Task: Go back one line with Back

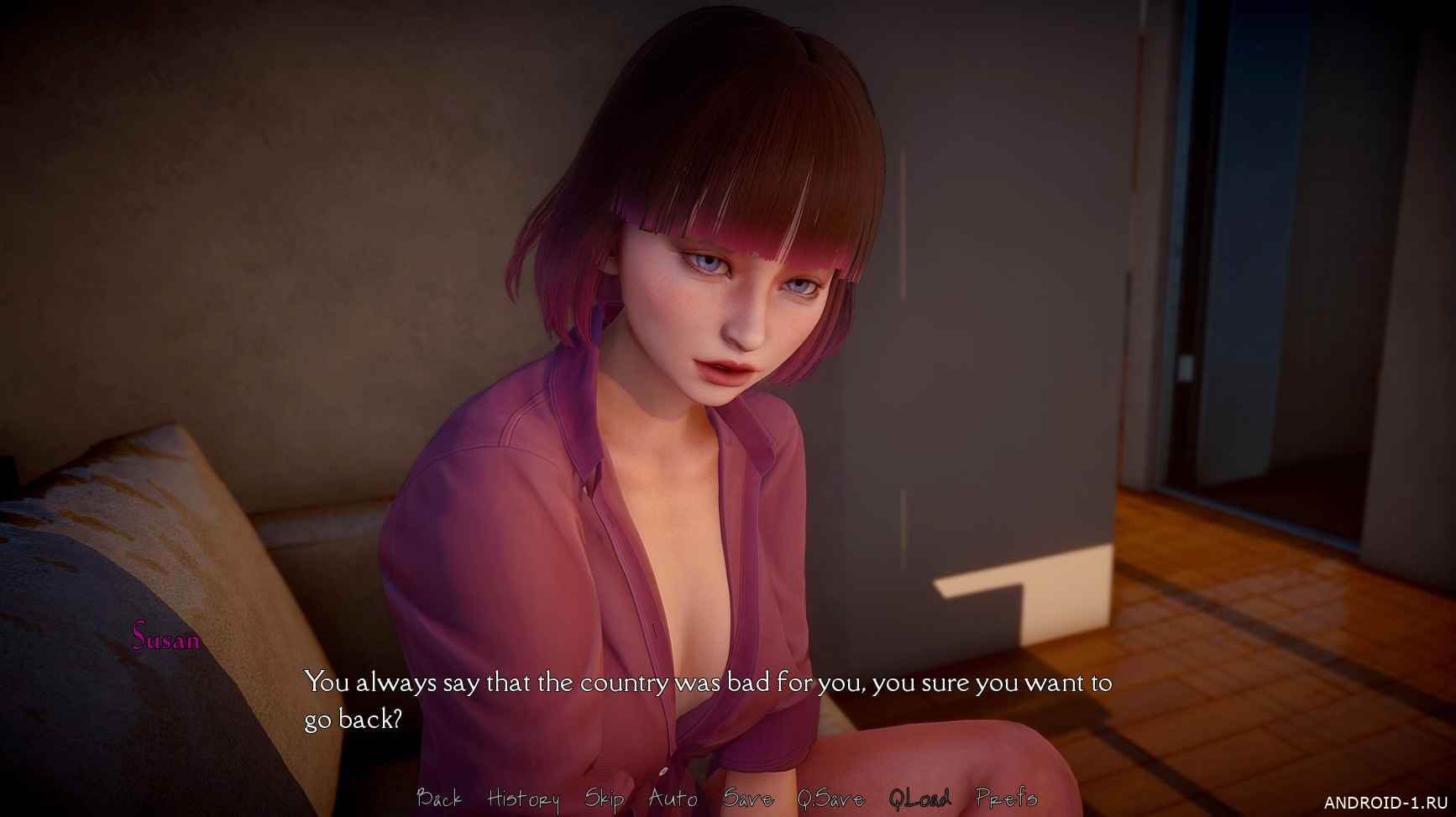Action: coord(438,798)
